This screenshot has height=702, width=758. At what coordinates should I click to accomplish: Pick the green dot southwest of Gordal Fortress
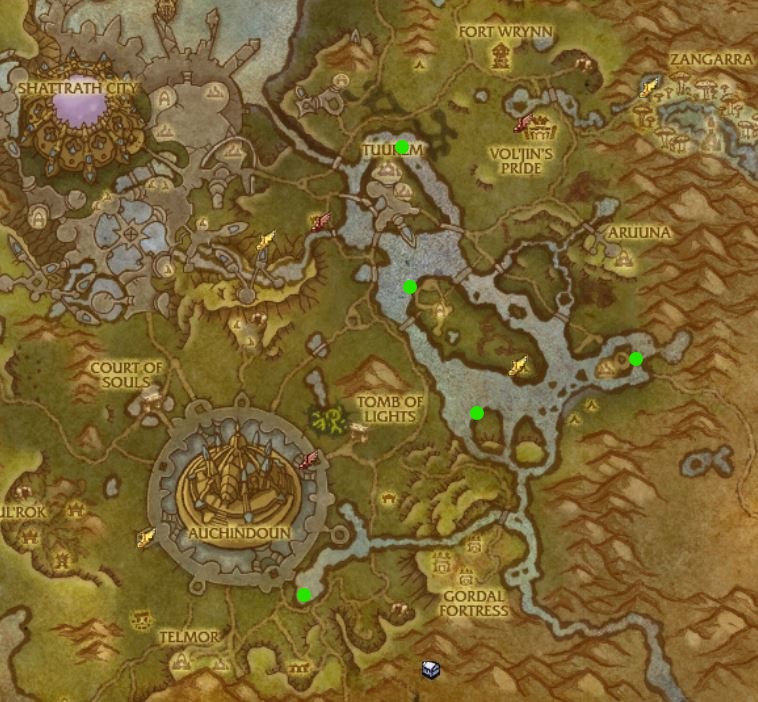point(304,595)
